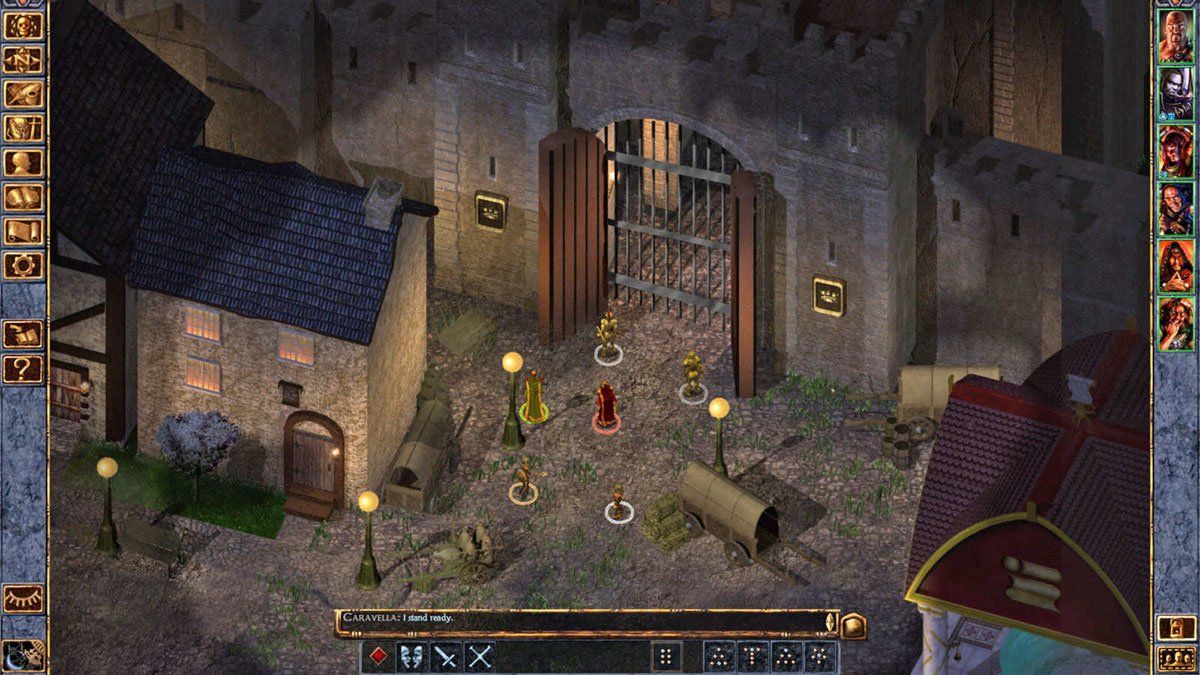This screenshot has height=675, width=1200.
Task: Open the journal with the quill icon
Action: 23,94
